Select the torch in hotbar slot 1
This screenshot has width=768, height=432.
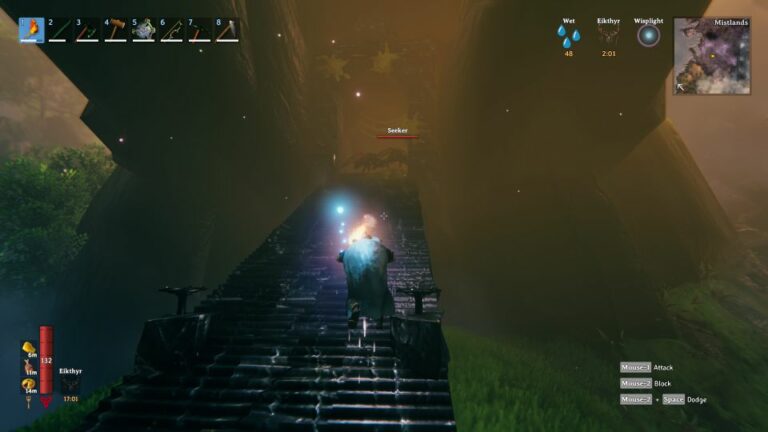32,30
